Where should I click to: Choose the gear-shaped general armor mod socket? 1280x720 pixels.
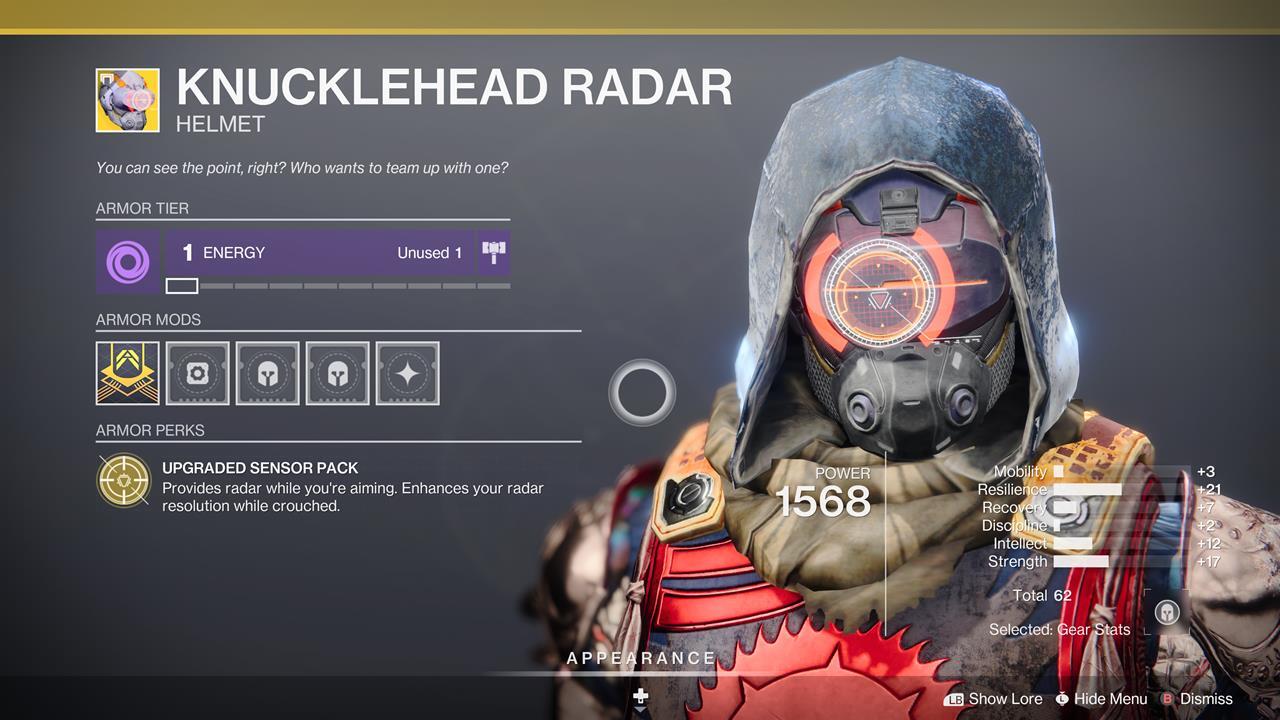tap(197, 373)
